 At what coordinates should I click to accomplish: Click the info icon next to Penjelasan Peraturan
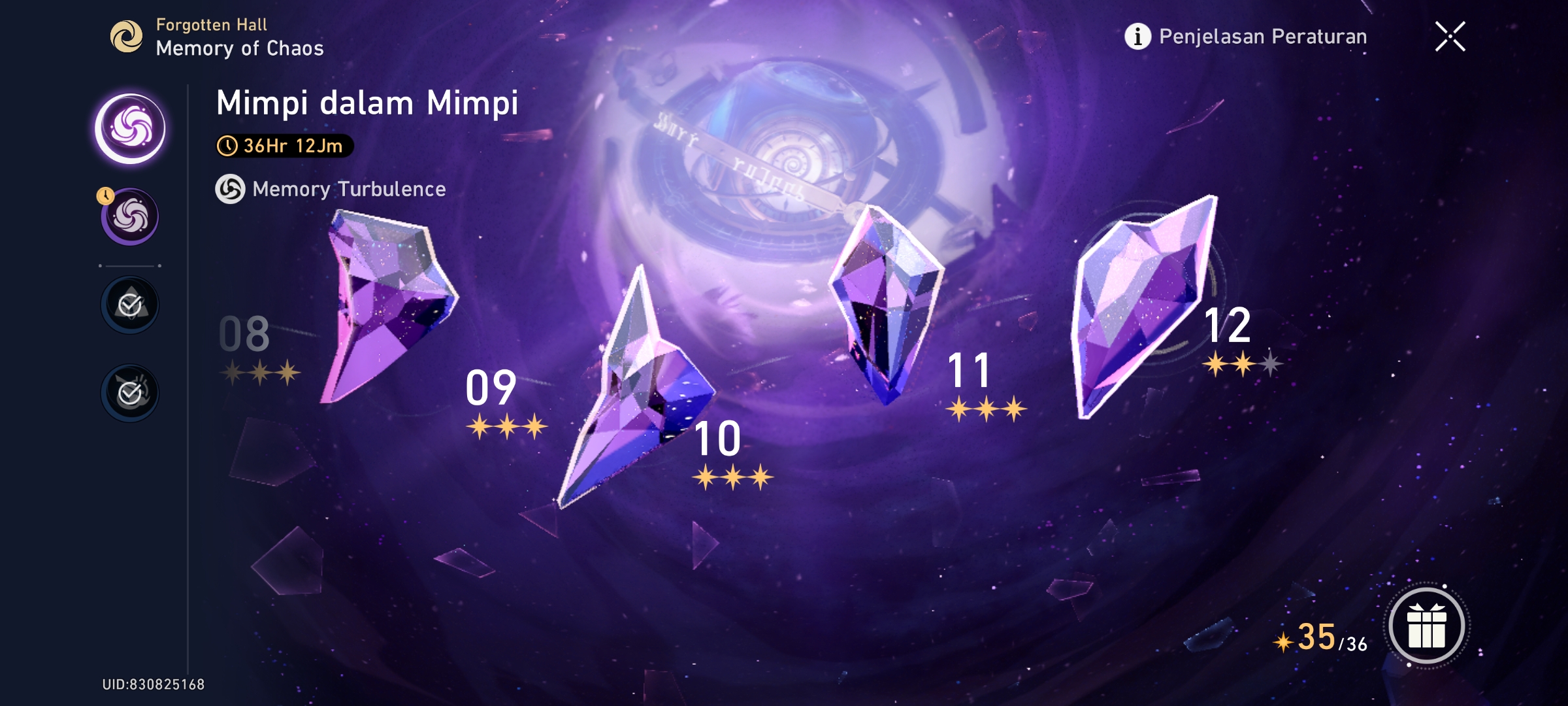point(1137,37)
